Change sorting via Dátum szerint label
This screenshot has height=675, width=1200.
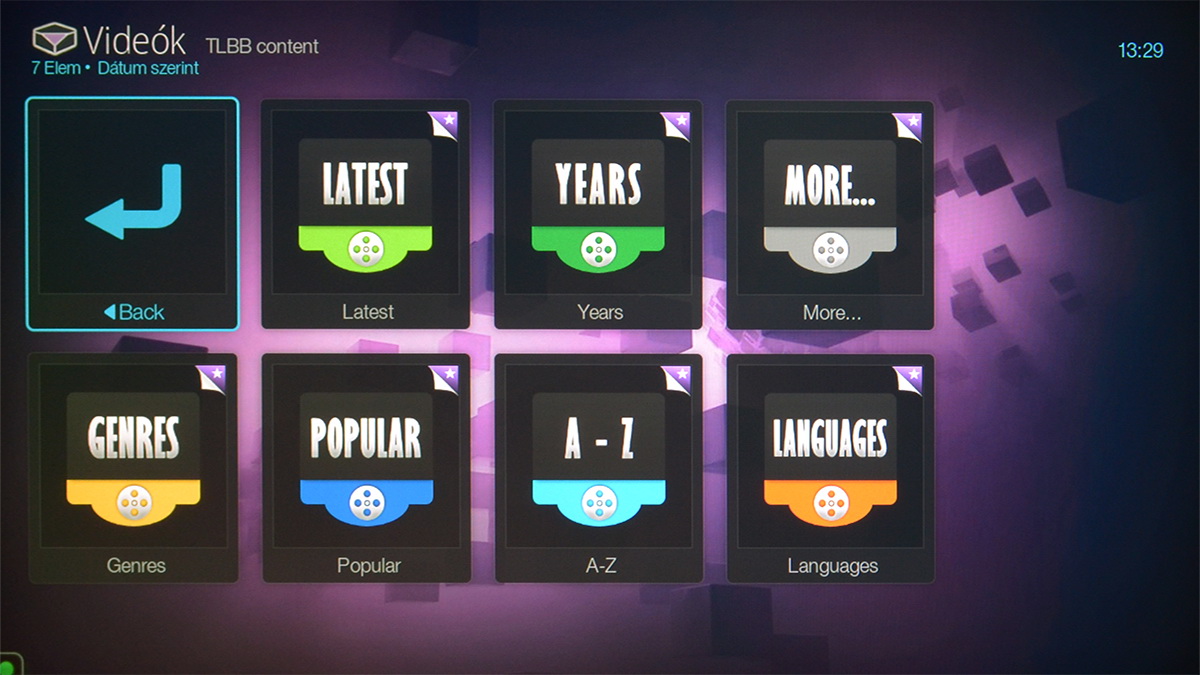148,68
